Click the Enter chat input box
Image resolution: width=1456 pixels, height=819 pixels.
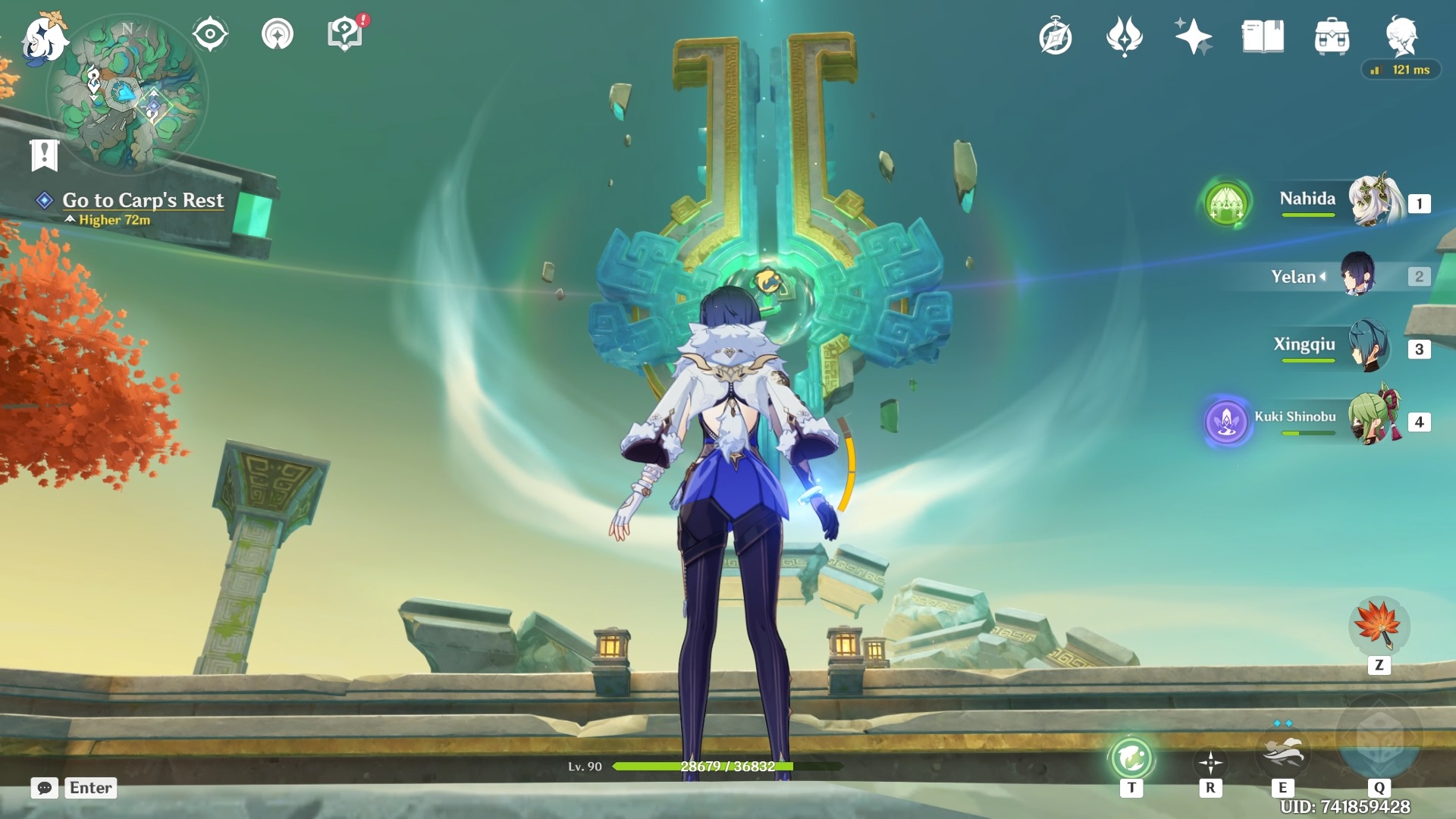90,788
